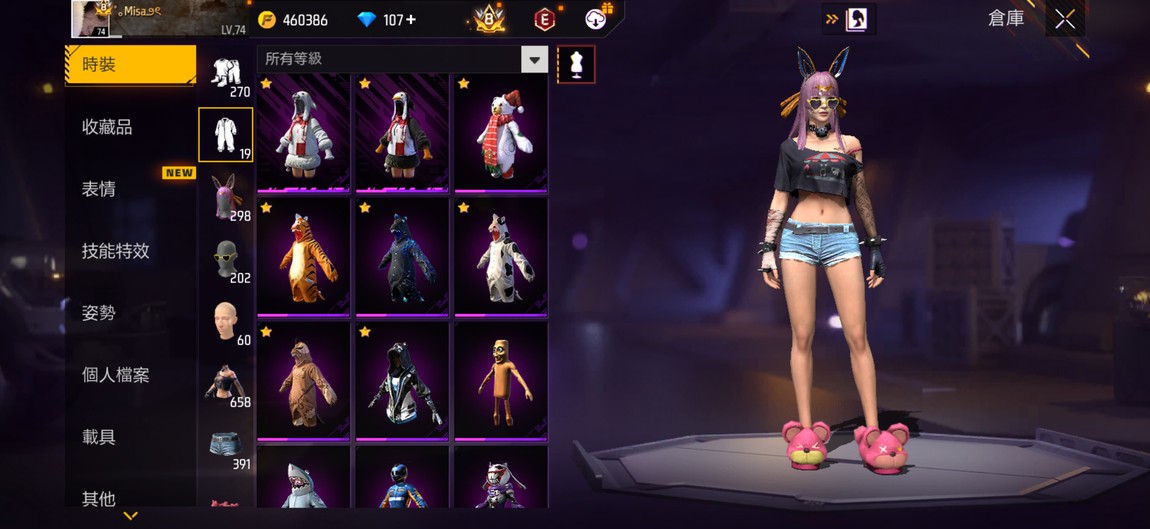1150x529 pixels.
Task: Show the bottoms shorts category
Action: (226, 444)
